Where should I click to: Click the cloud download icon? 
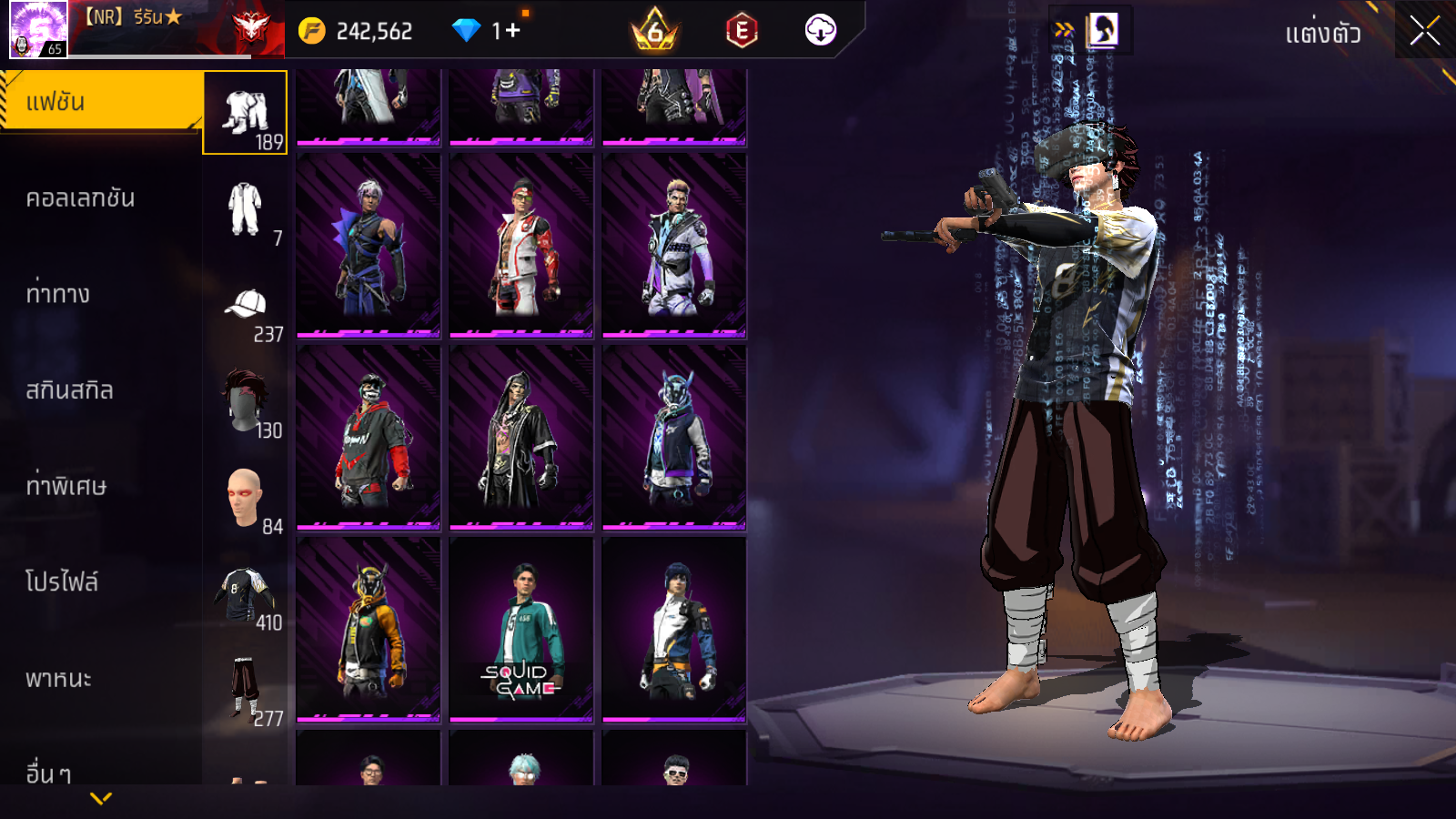pos(820,31)
